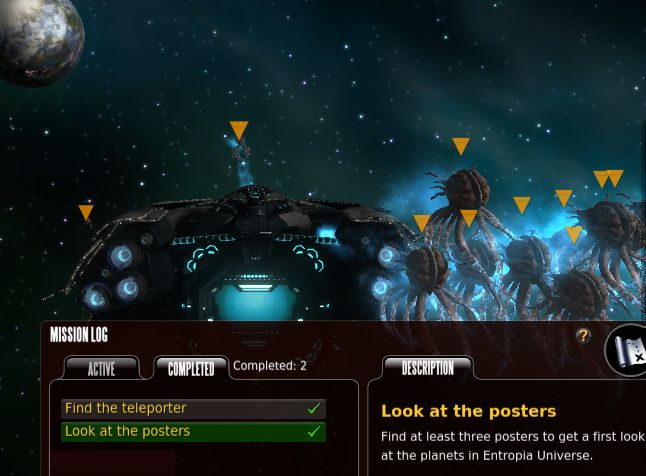This screenshot has height=476, width=646.
Task: Switch to the Active missions tab
Action: pyautogui.click(x=101, y=369)
